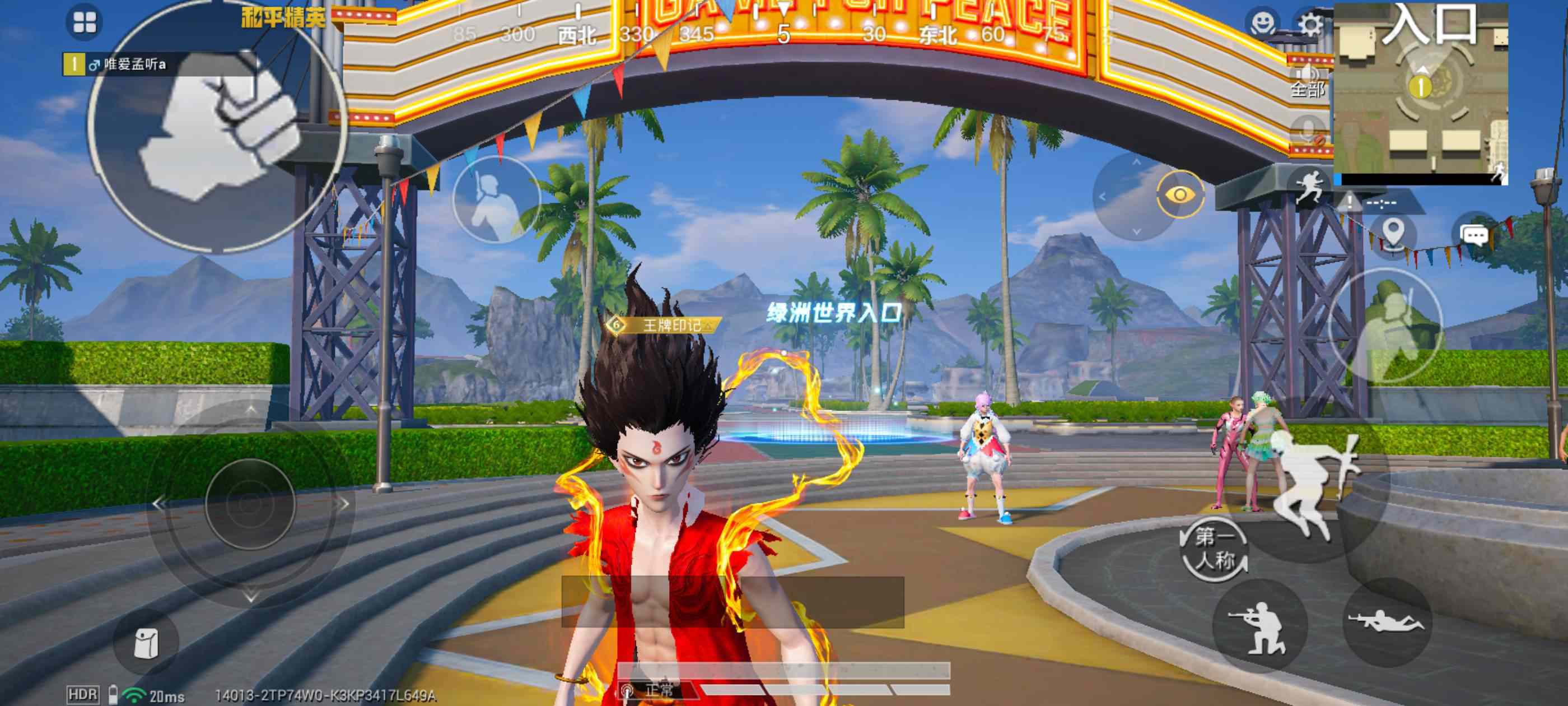The image size is (1568, 706).
Task: Place a map location pin marker
Action: 1393,233
